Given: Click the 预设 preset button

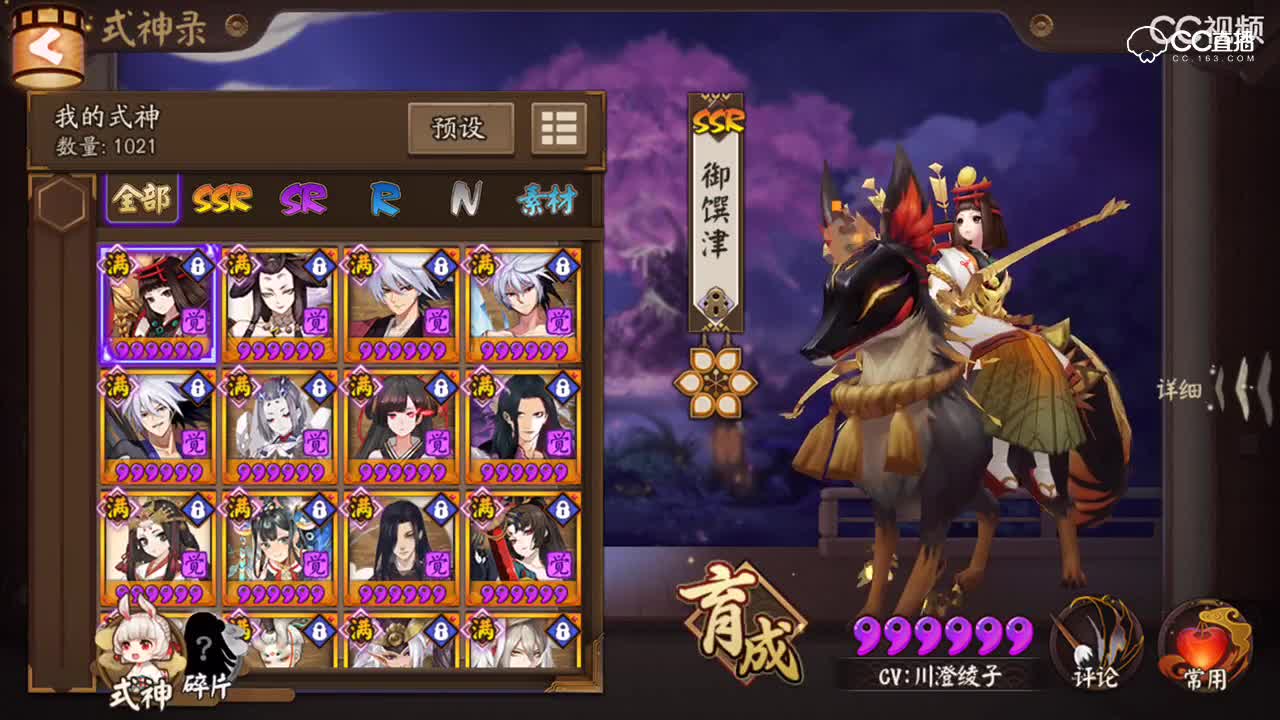Looking at the screenshot, I should [462, 128].
